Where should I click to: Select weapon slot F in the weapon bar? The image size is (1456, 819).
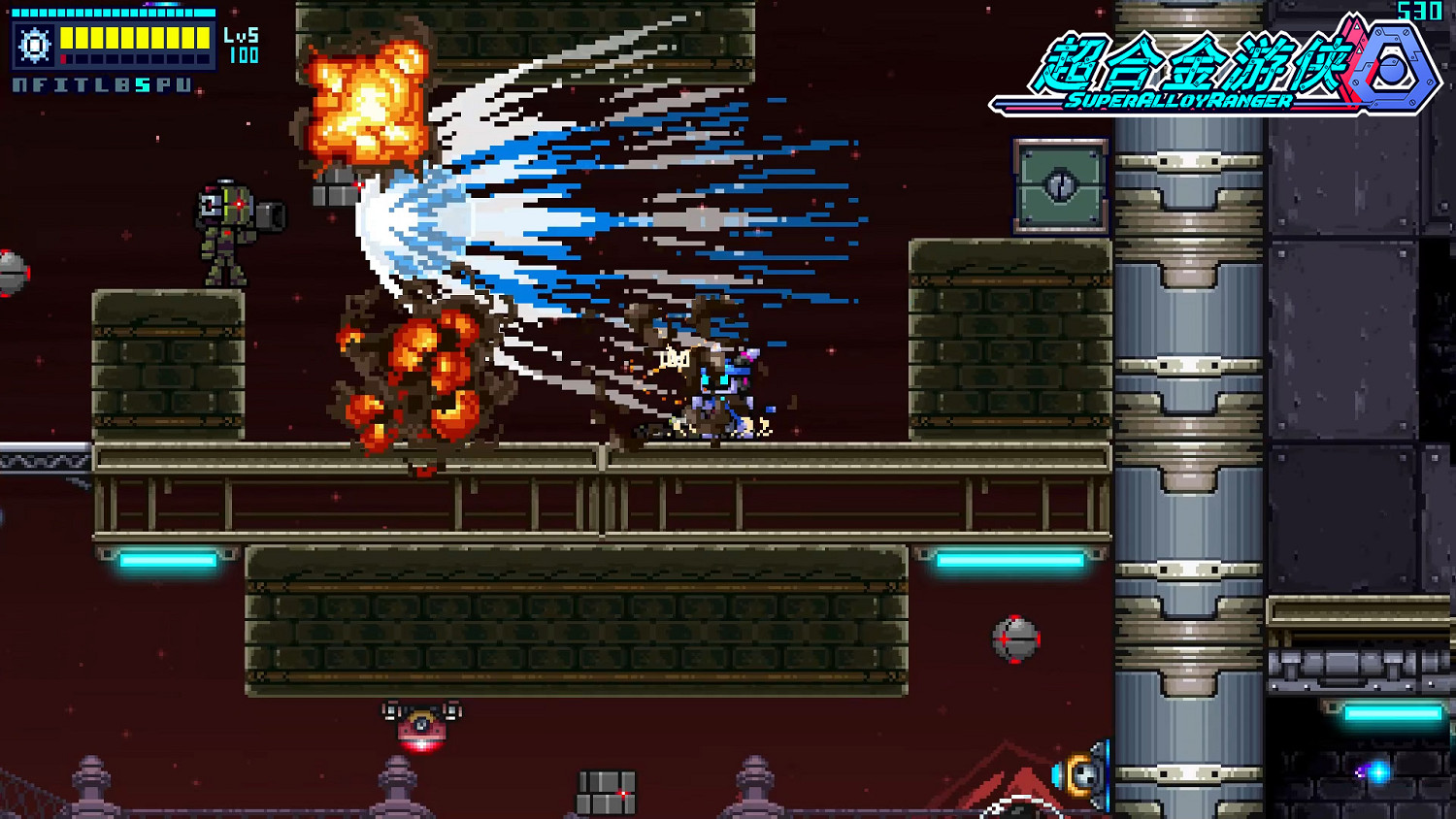40,84
